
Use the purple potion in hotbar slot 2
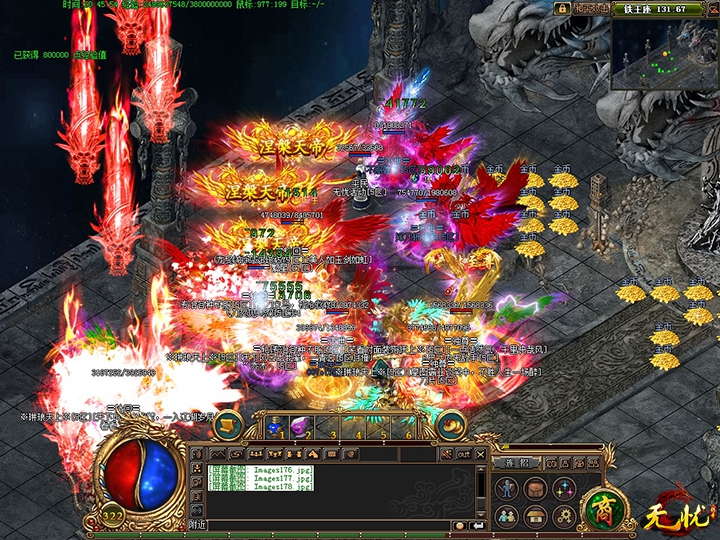298,427
